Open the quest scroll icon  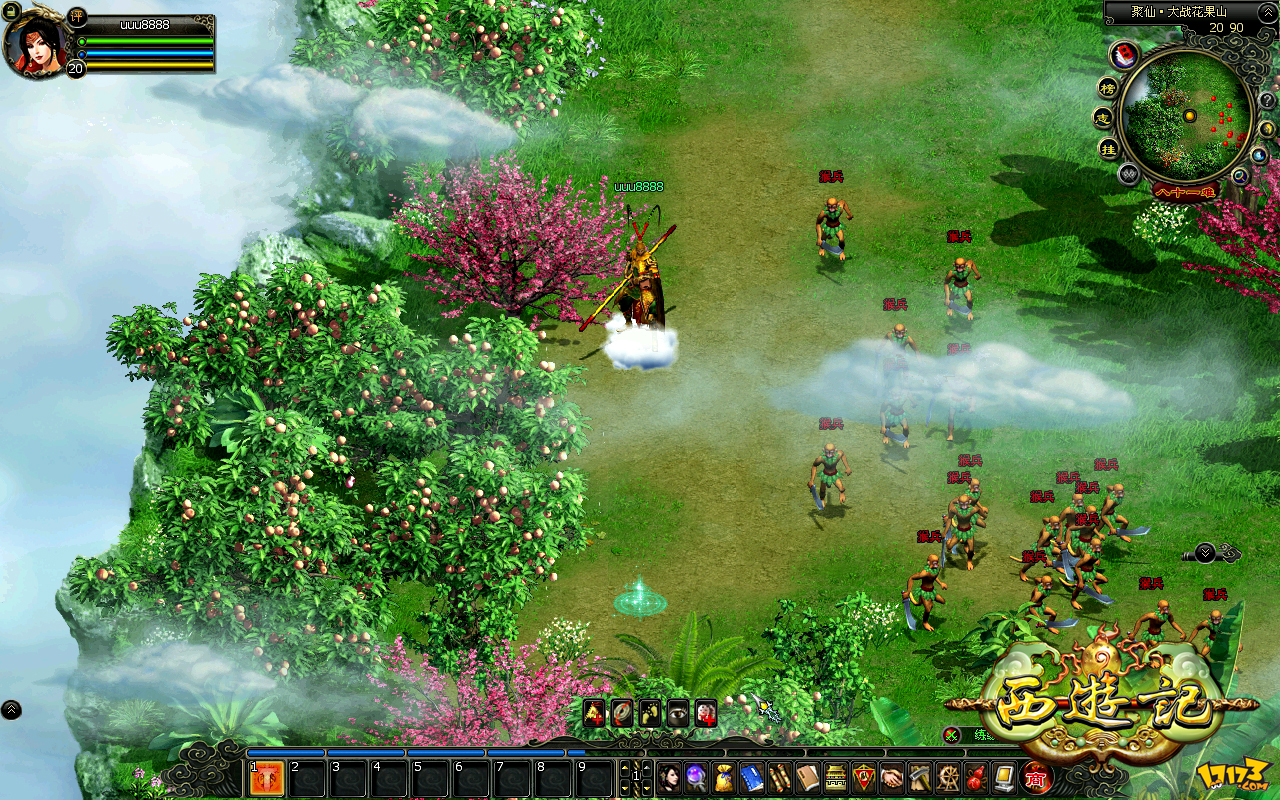coord(779,776)
